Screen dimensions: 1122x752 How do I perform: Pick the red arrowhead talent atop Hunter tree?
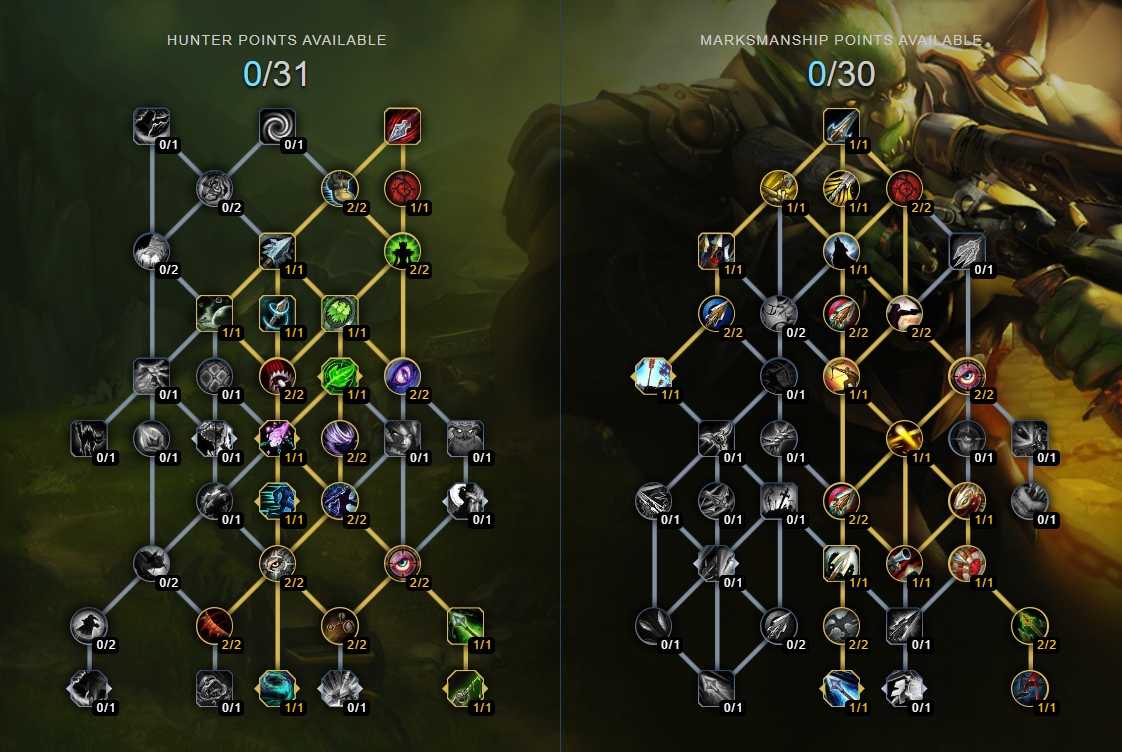(402, 126)
